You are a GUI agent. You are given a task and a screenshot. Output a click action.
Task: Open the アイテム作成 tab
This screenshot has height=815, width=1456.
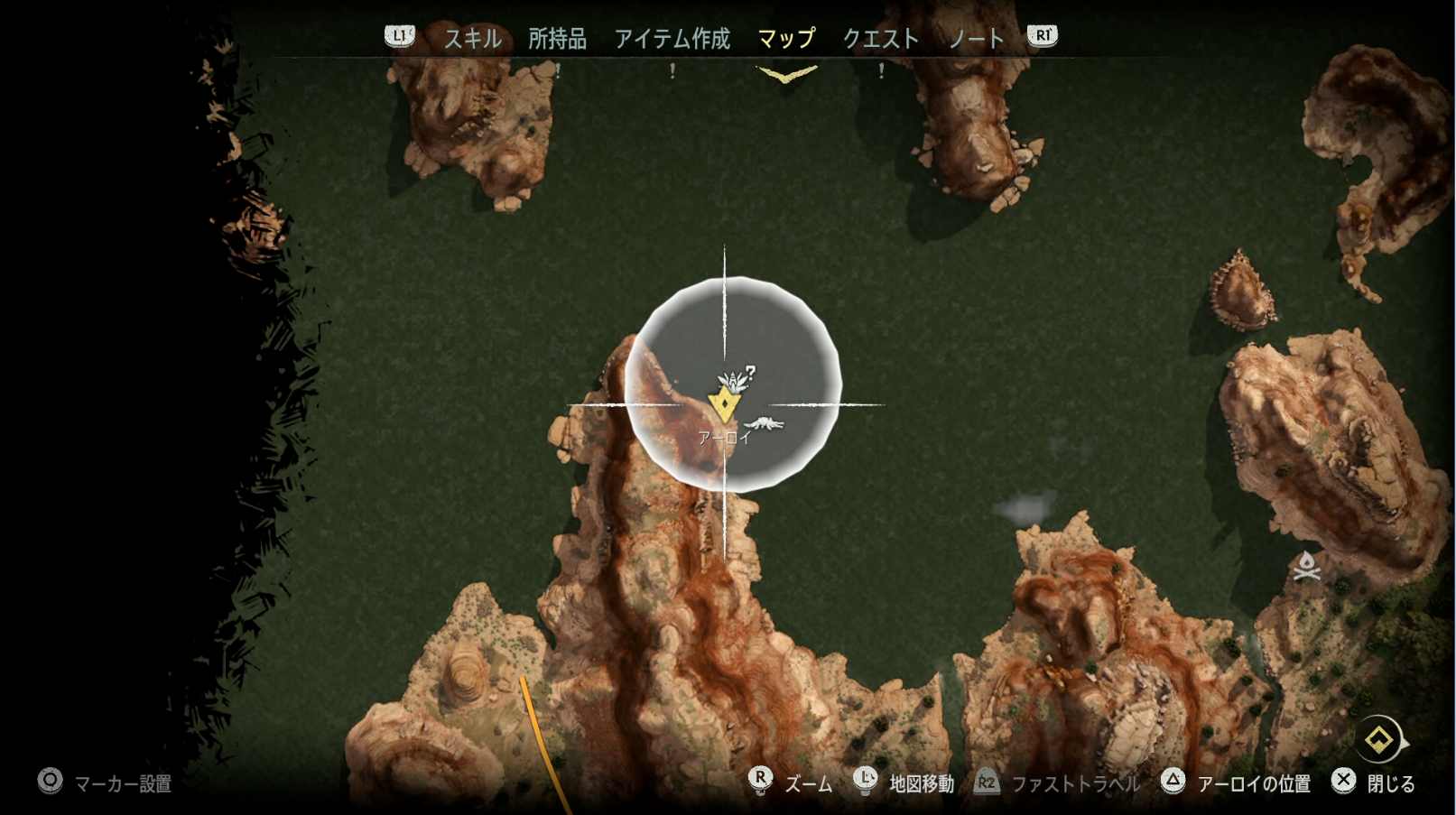672,39
